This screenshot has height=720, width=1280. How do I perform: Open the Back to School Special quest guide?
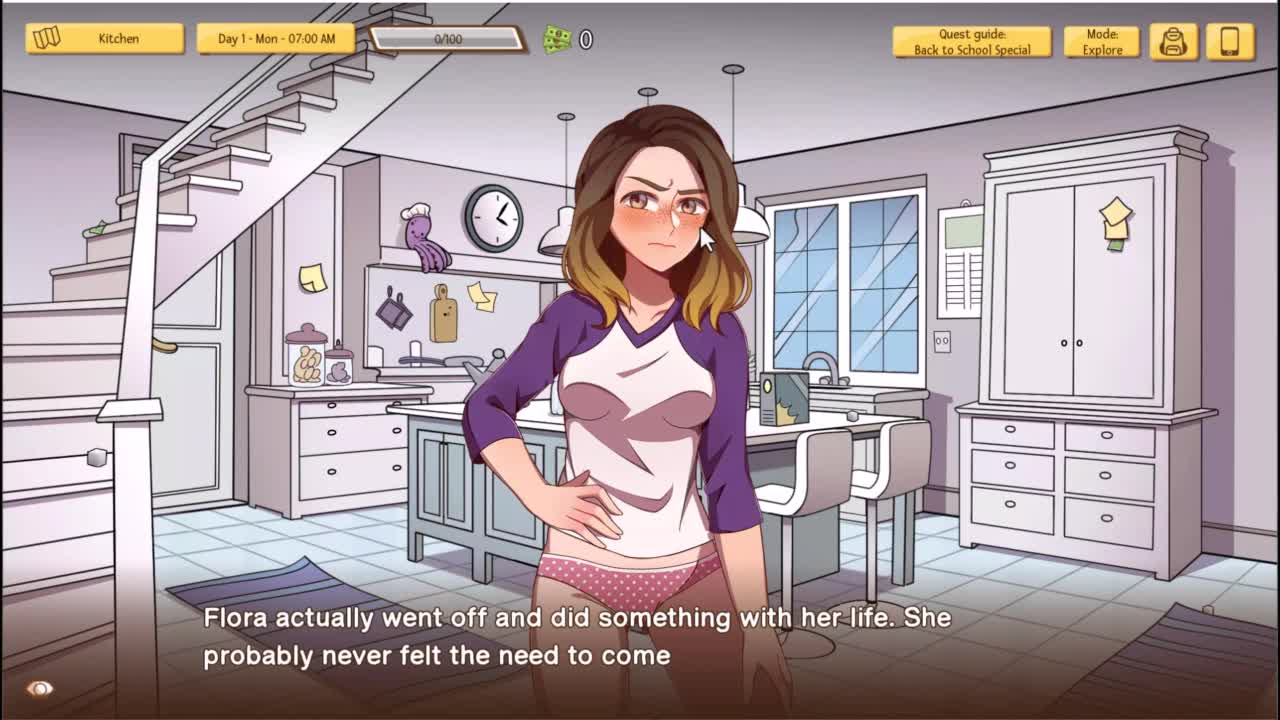tap(971, 42)
